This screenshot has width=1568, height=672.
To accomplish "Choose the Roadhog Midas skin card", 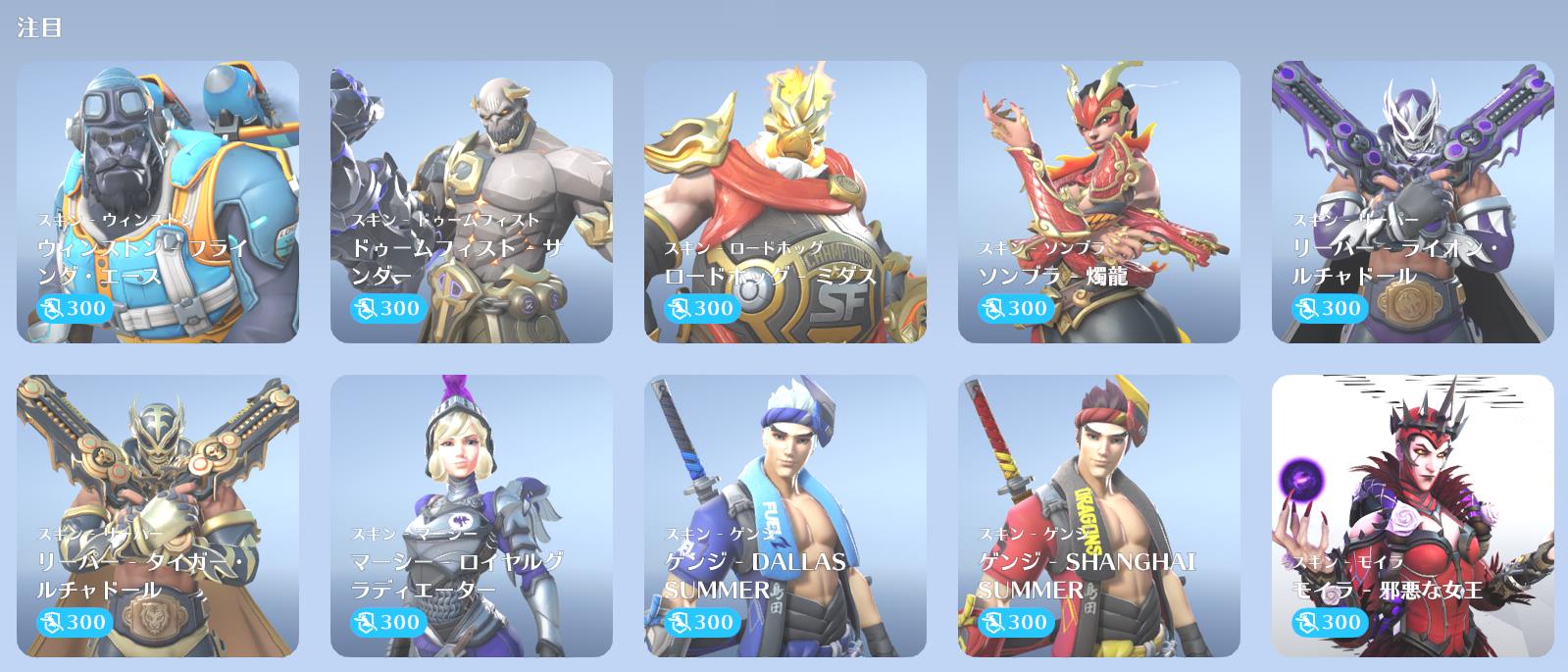I will 785,202.
